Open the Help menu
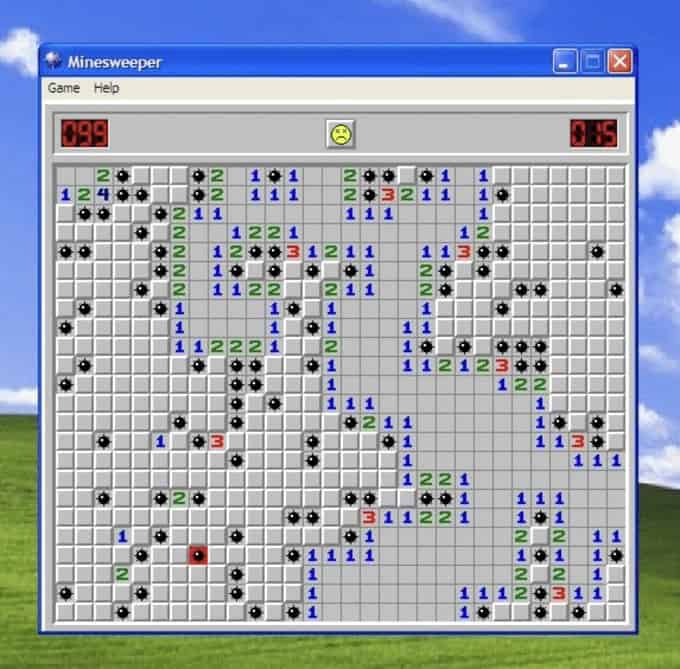This screenshot has height=669, width=680. [x=106, y=88]
